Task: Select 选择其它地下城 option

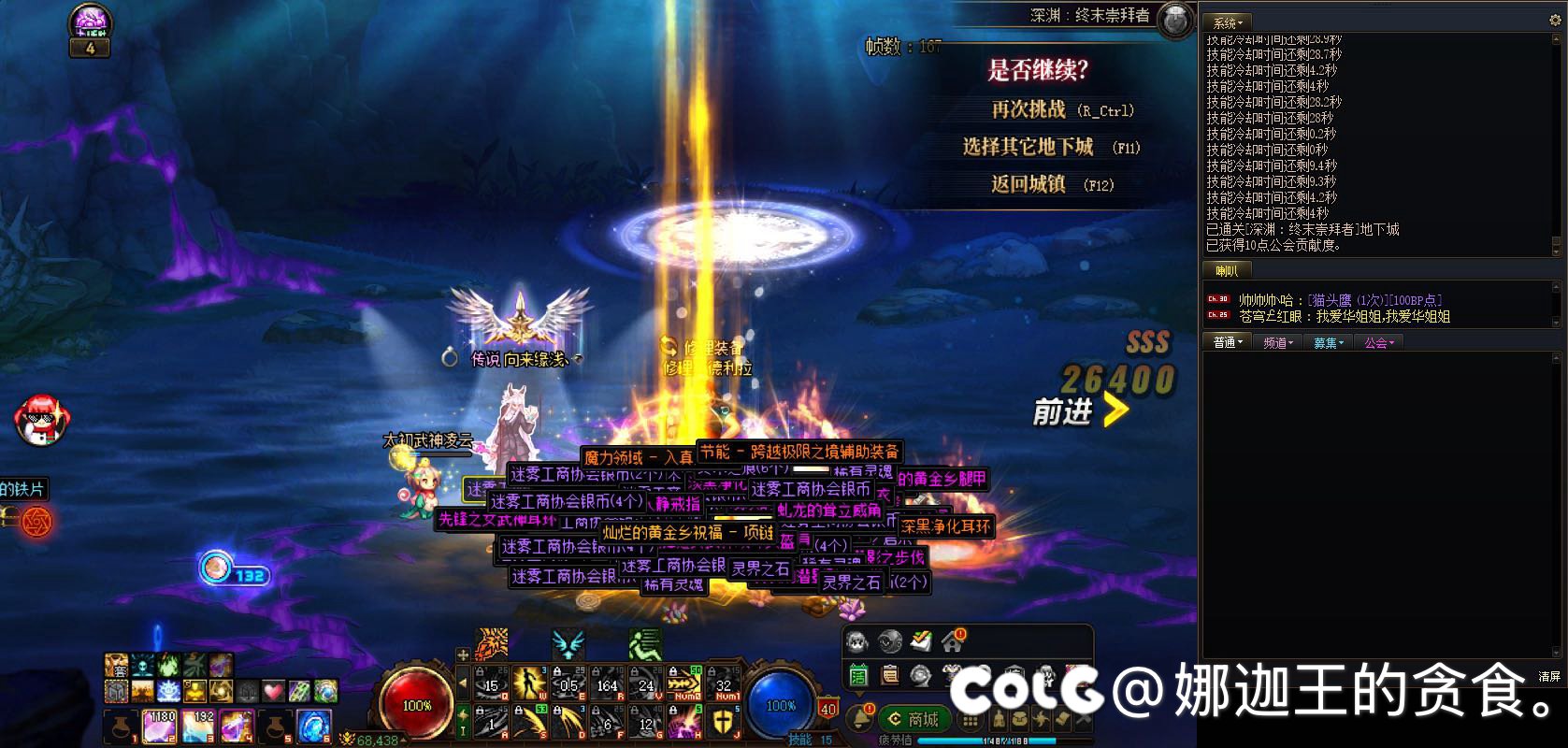Action: click(1028, 147)
